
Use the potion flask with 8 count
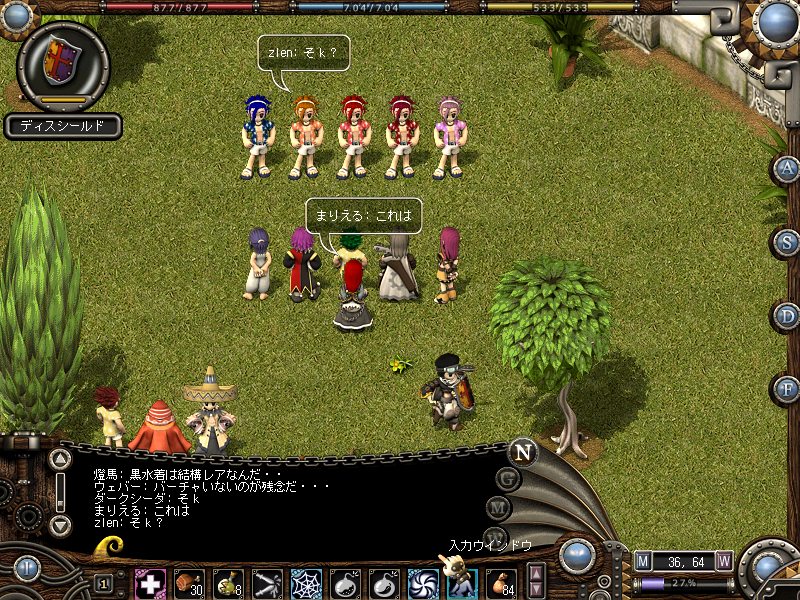pyautogui.click(x=228, y=583)
